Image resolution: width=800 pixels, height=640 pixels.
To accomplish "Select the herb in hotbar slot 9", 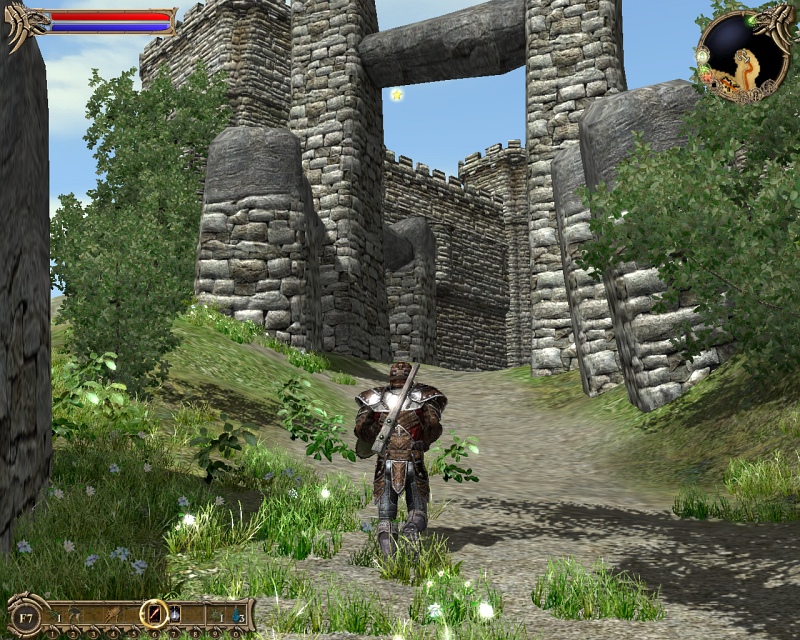I will pyautogui.click(x=214, y=613).
